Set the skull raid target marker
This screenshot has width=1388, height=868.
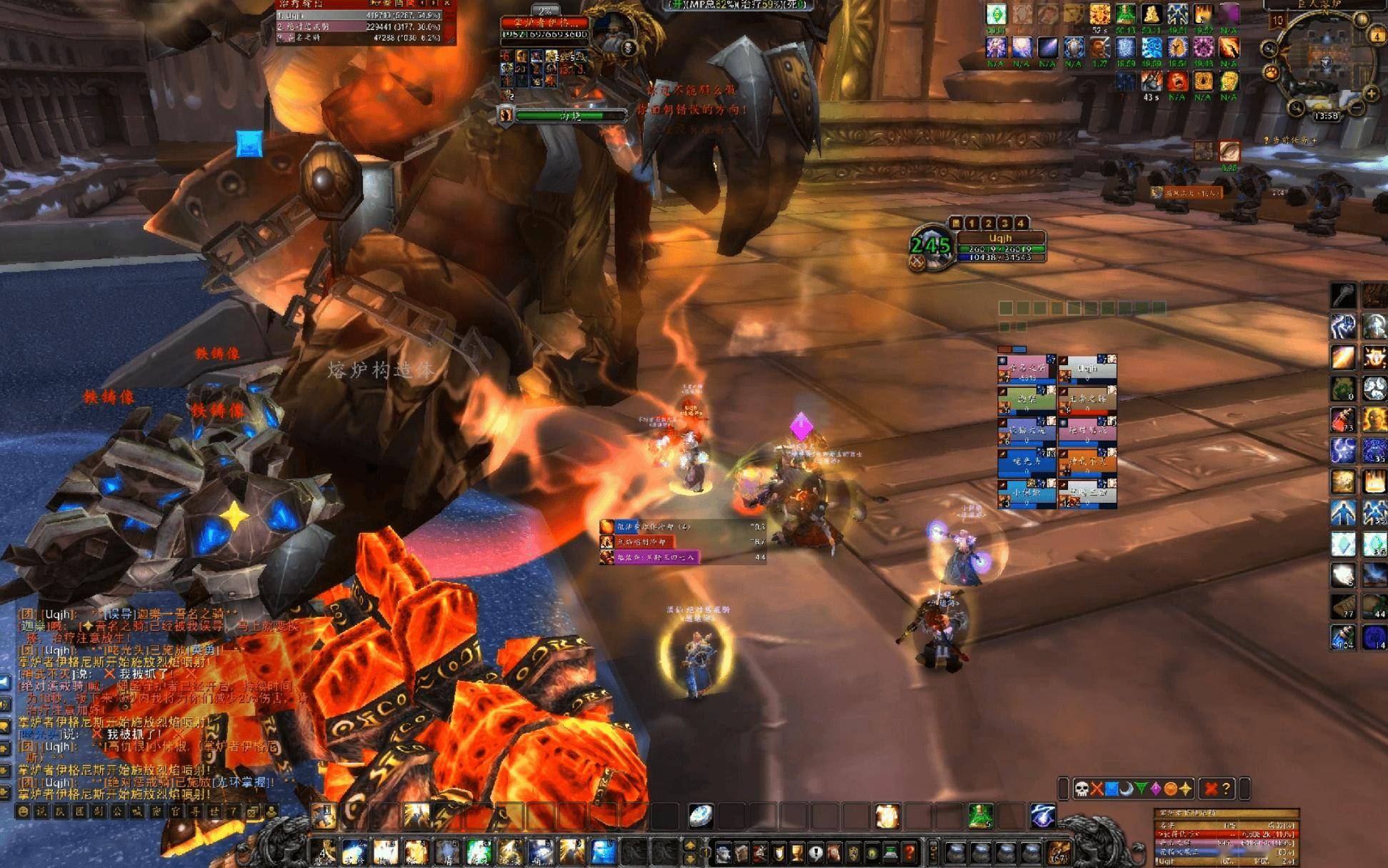click(1081, 789)
